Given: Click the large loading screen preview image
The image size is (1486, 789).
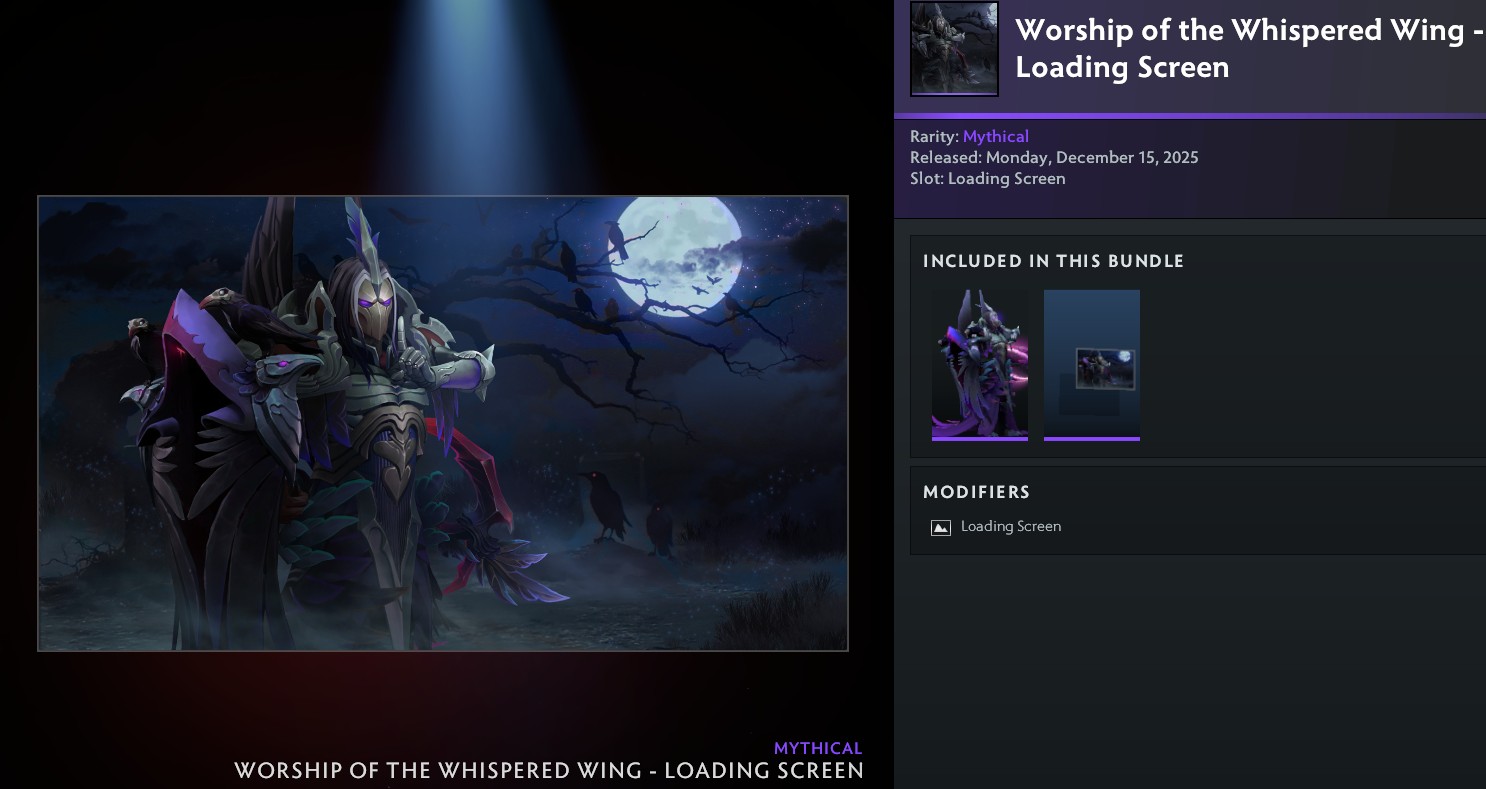Looking at the screenshot, I should point(443,423).
